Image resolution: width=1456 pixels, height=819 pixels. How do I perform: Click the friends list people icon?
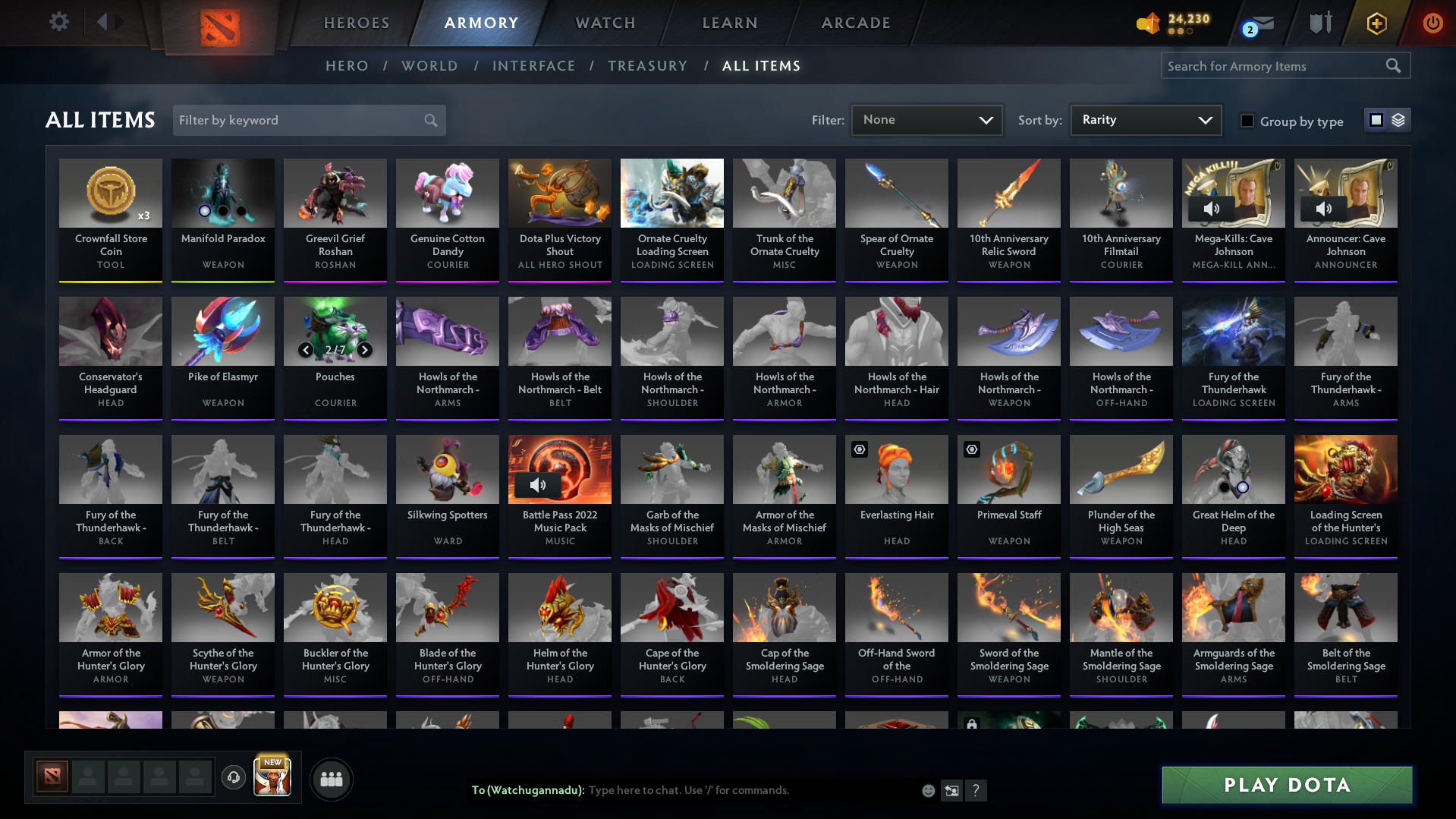coord(331,778)
